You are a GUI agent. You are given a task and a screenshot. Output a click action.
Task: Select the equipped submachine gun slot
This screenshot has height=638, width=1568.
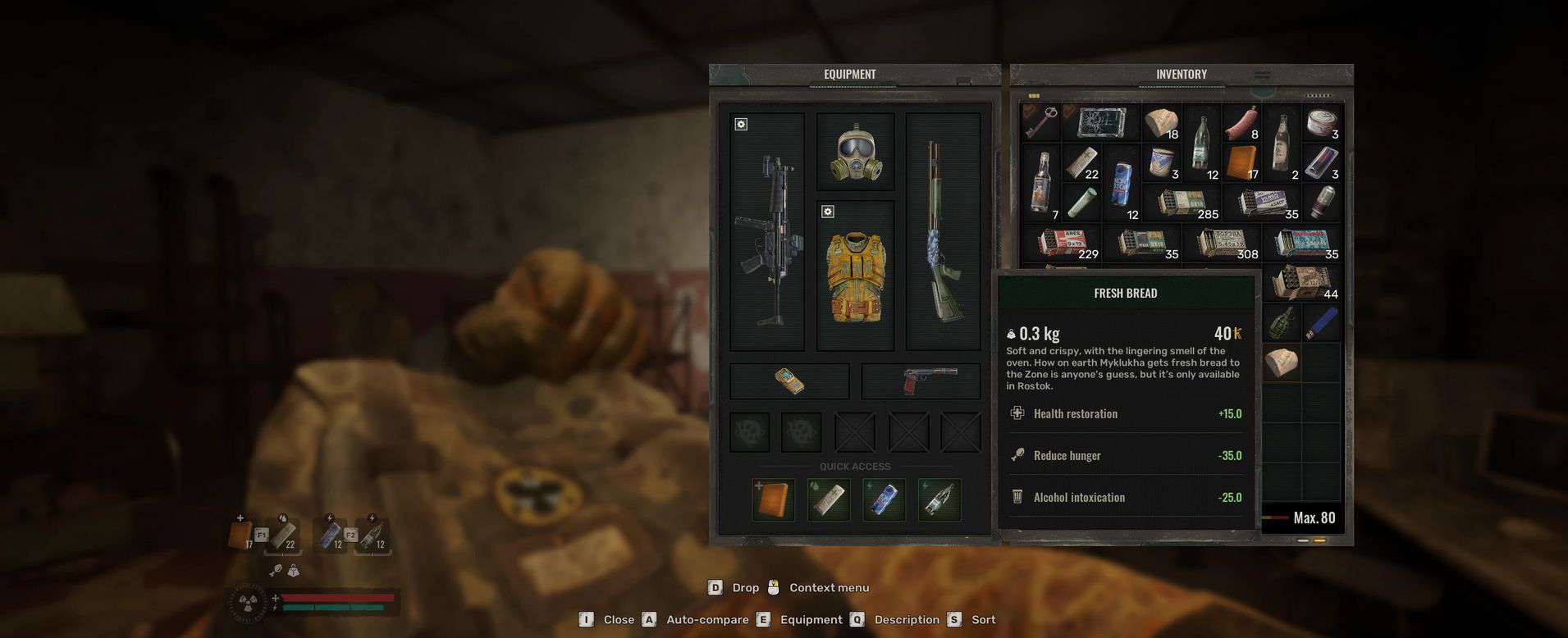(x=766, y=232)
